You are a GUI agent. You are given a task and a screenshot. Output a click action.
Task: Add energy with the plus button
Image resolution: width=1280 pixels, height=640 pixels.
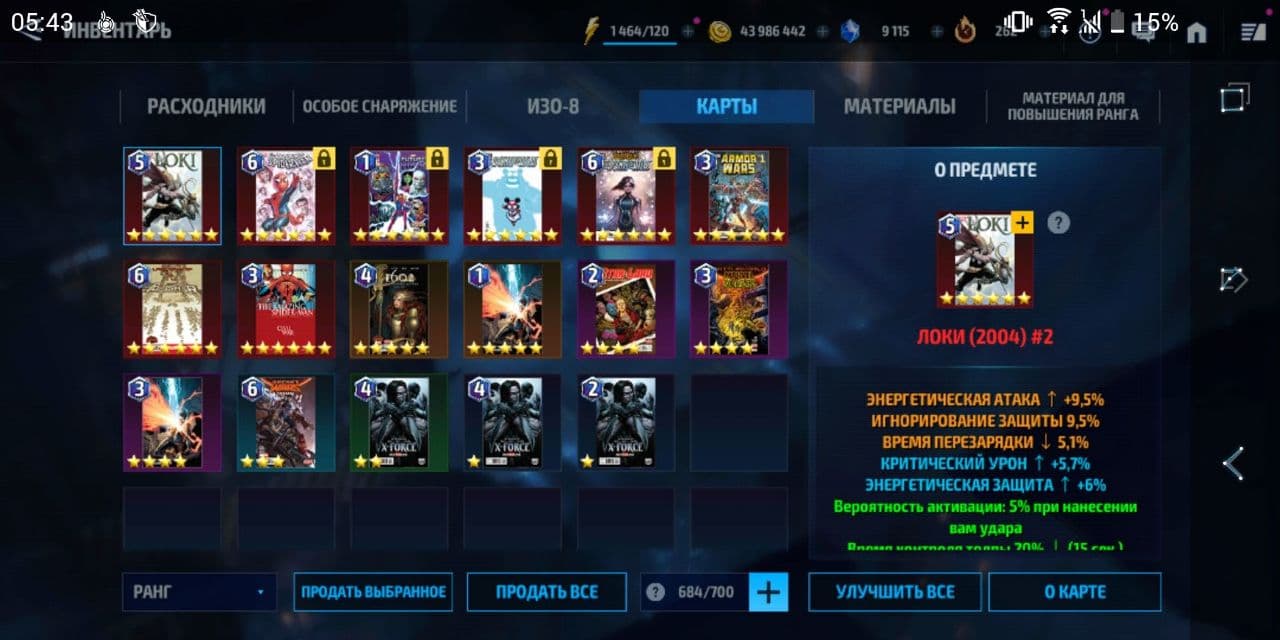(x=688, y=32)
